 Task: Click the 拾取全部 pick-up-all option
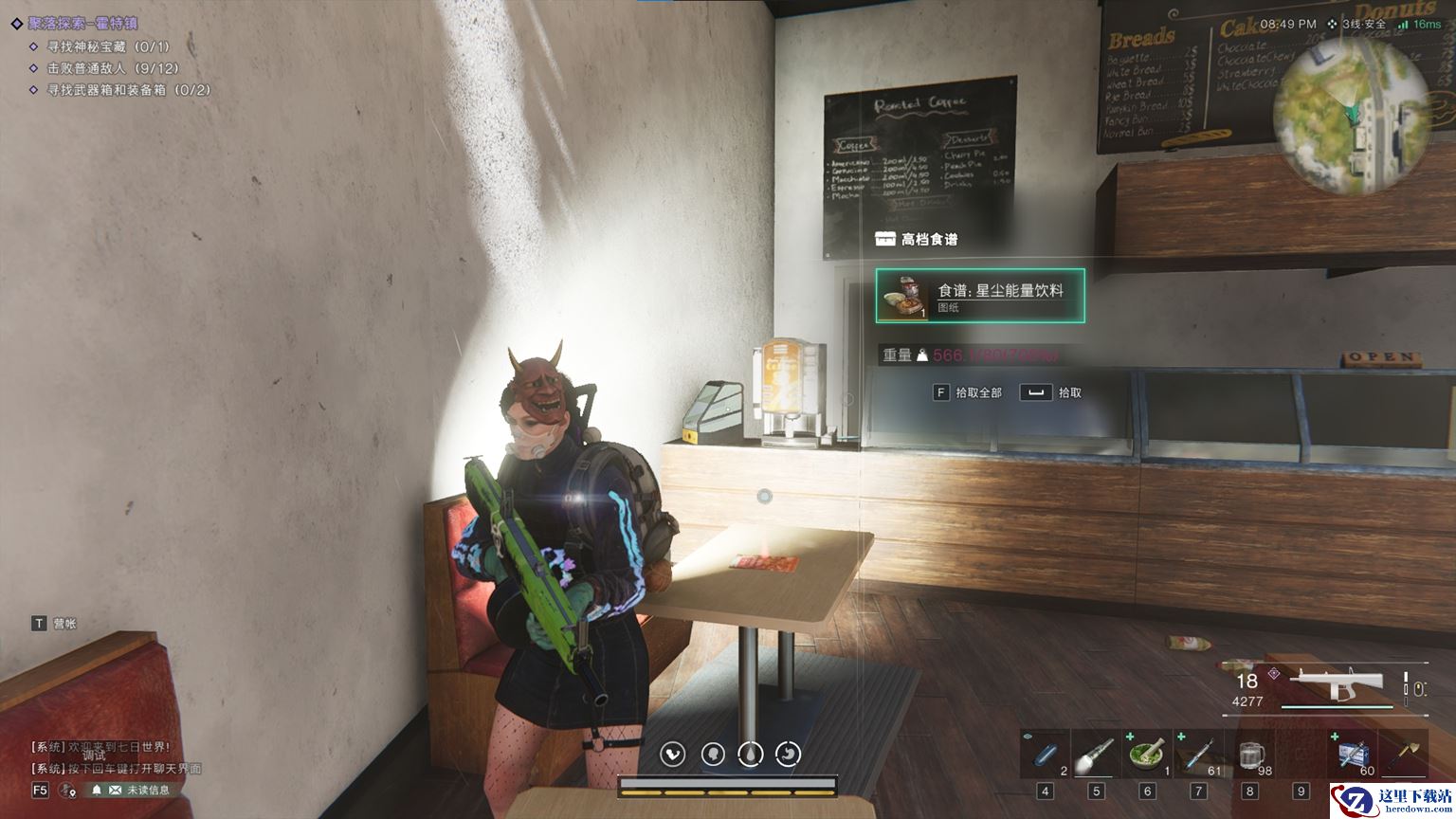click(x=968, y=392)
